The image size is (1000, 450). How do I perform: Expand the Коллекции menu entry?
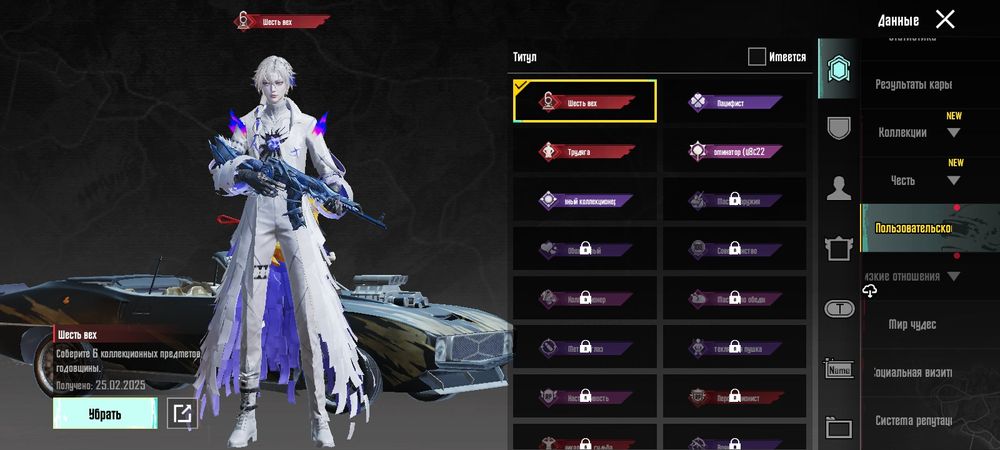(918, 132)
